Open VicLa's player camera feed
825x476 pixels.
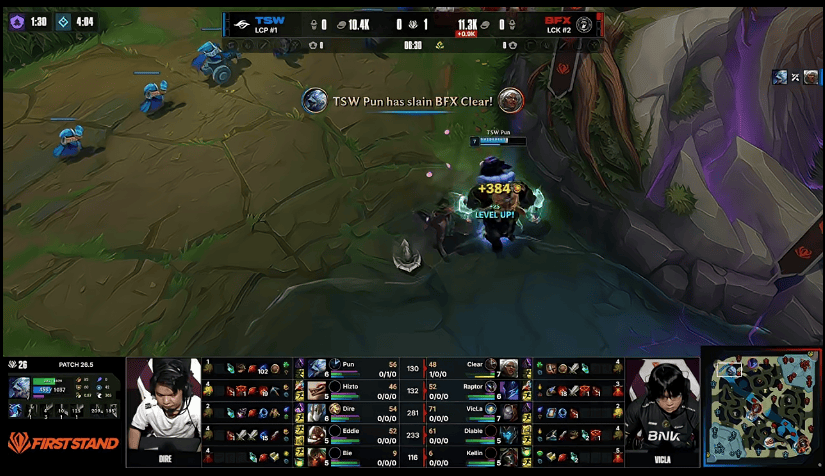tap(662, 410)
